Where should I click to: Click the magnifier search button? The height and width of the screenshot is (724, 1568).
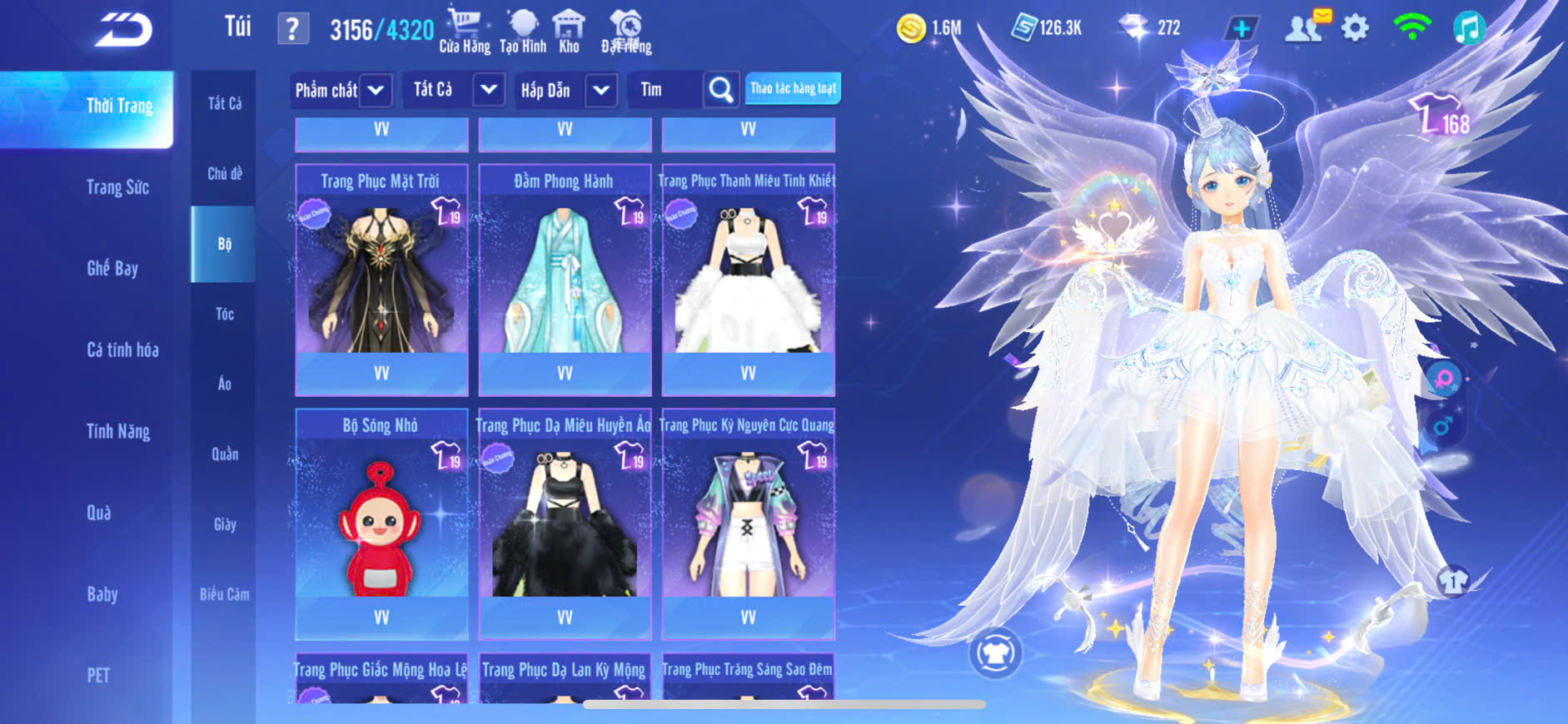click(720, 90)
